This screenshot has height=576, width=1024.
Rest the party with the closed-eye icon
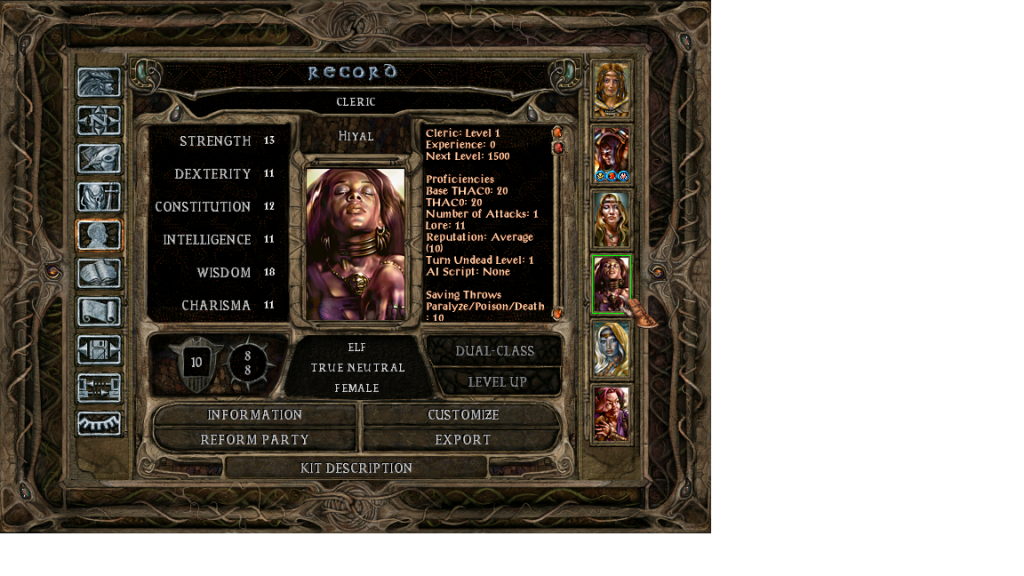[99, 423]
